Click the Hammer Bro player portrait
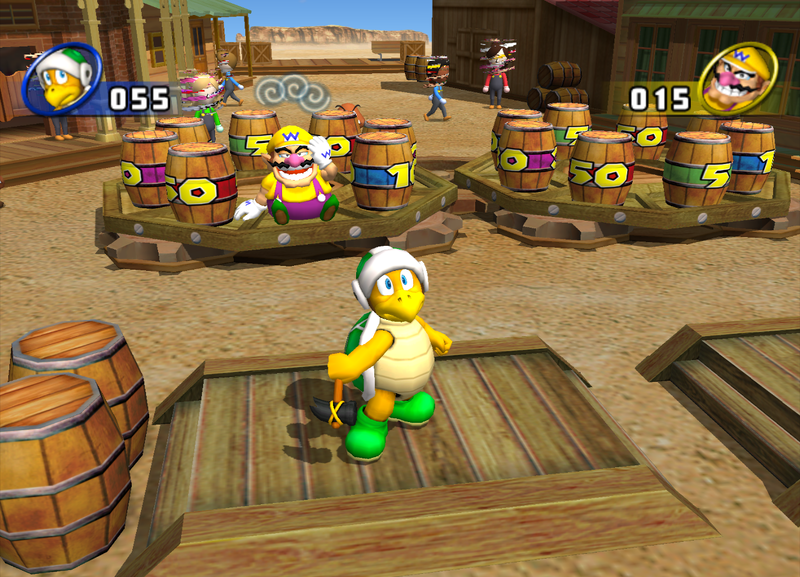 pos(62,78)
